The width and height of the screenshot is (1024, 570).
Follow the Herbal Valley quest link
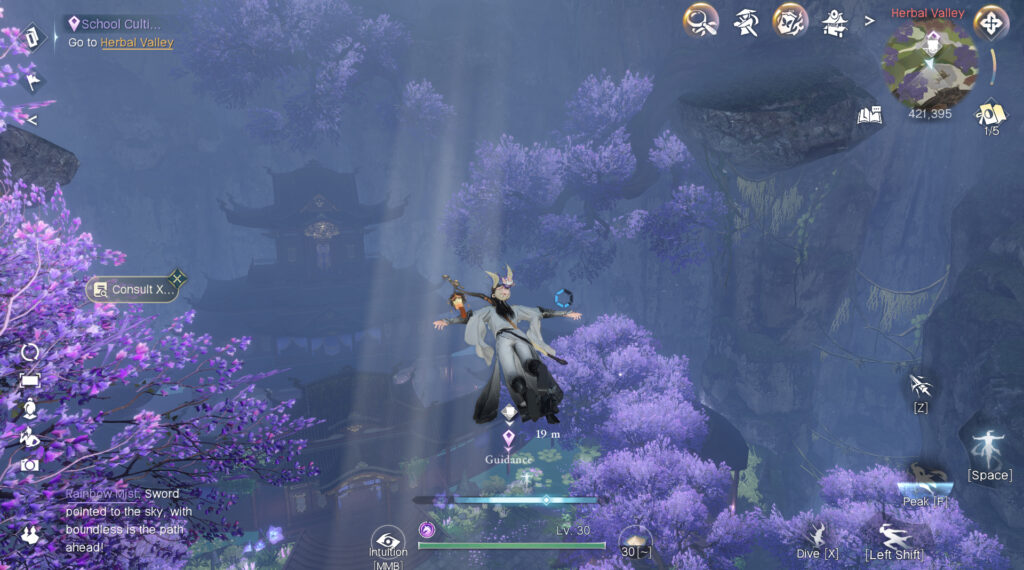coord(137,43)
